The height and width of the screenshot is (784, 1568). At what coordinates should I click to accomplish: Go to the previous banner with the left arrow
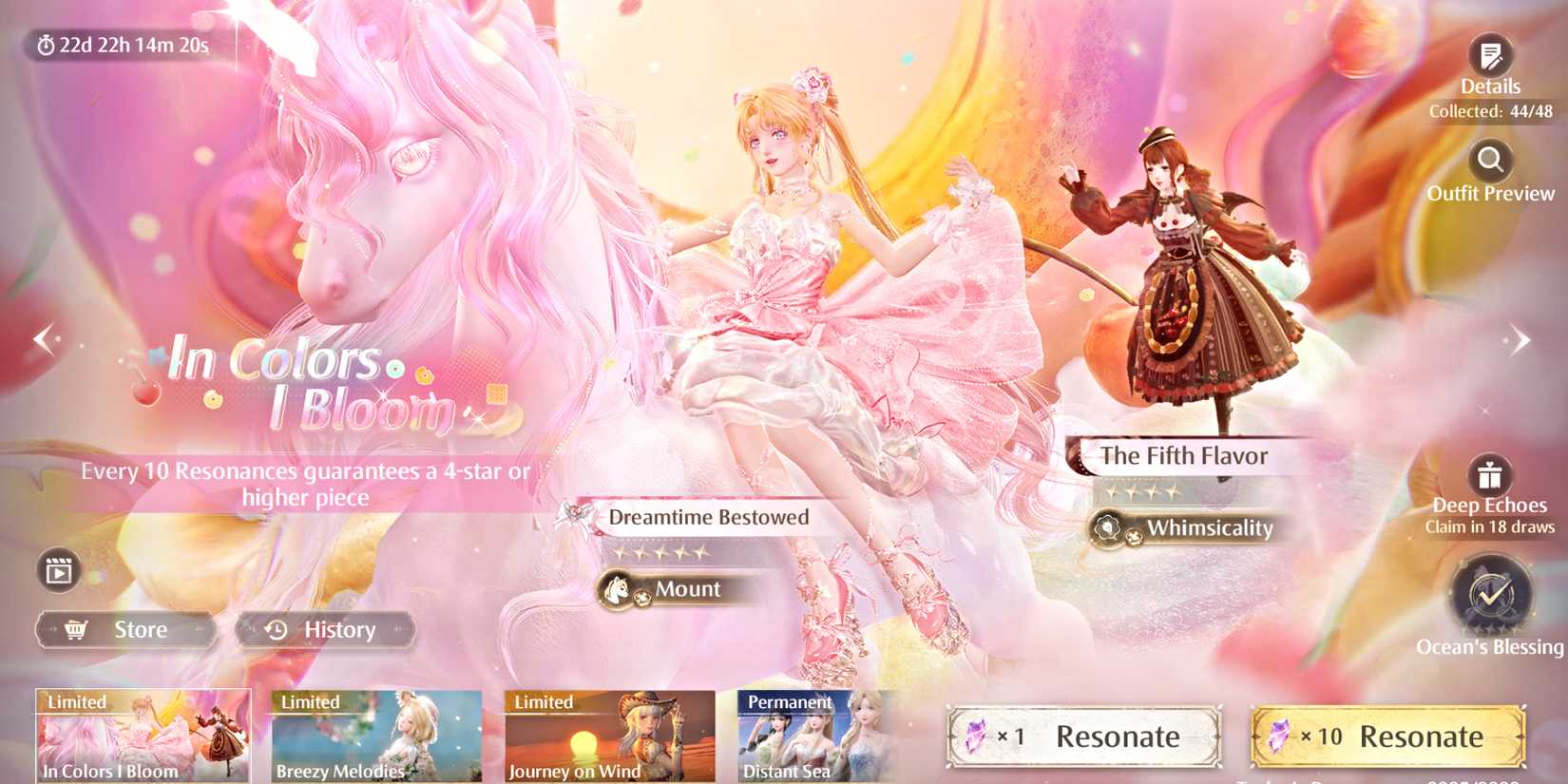[x=42, y=339]
